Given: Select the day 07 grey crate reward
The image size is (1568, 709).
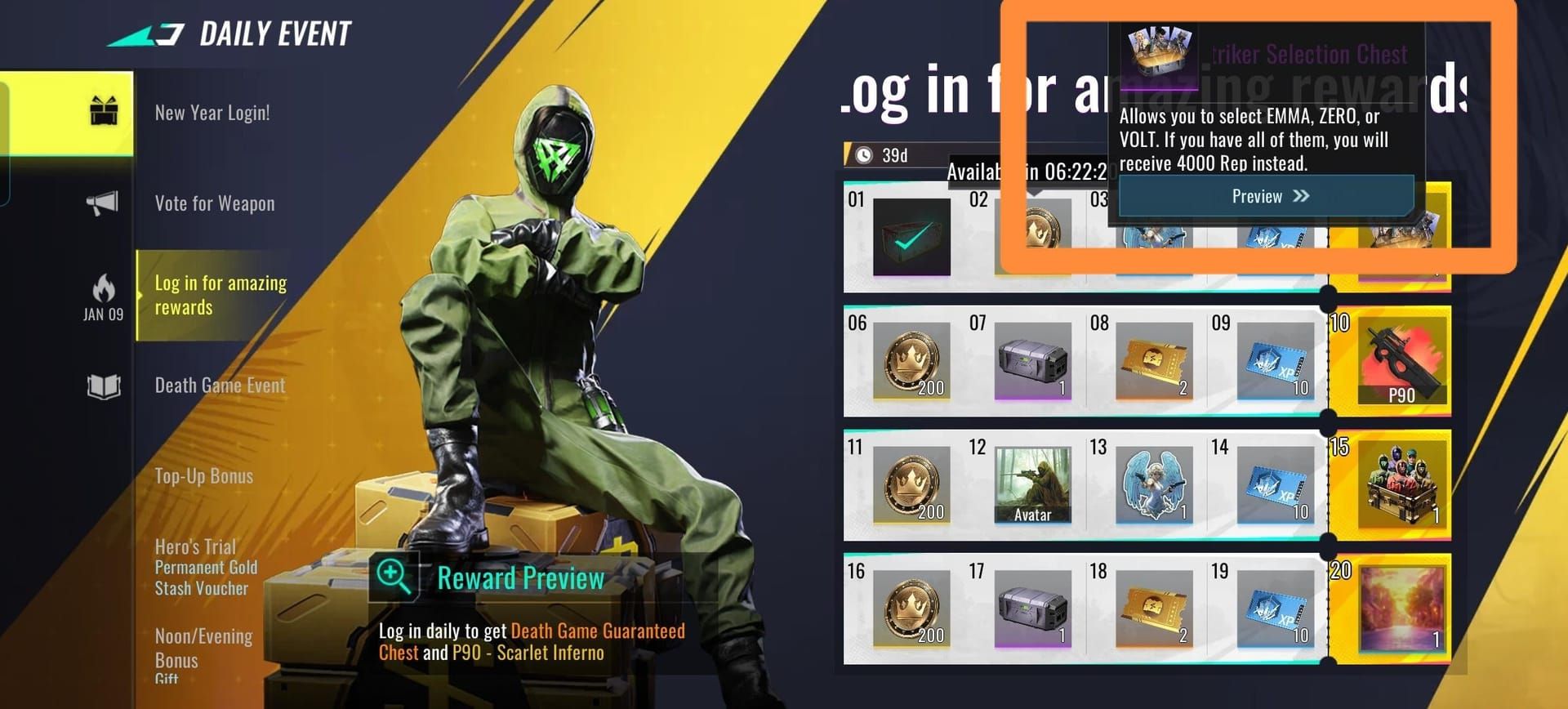Looking at the screenshot, I should pyautogui.click(x=1032, y=361).
